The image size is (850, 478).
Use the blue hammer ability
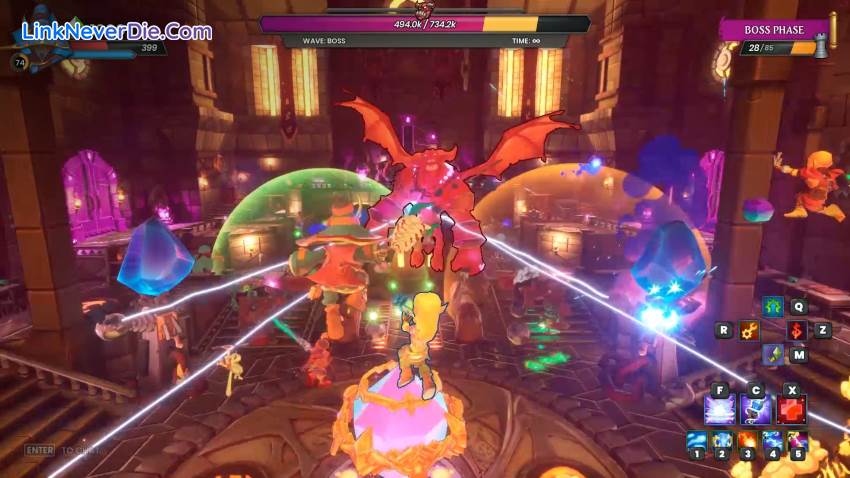point(756,409)
